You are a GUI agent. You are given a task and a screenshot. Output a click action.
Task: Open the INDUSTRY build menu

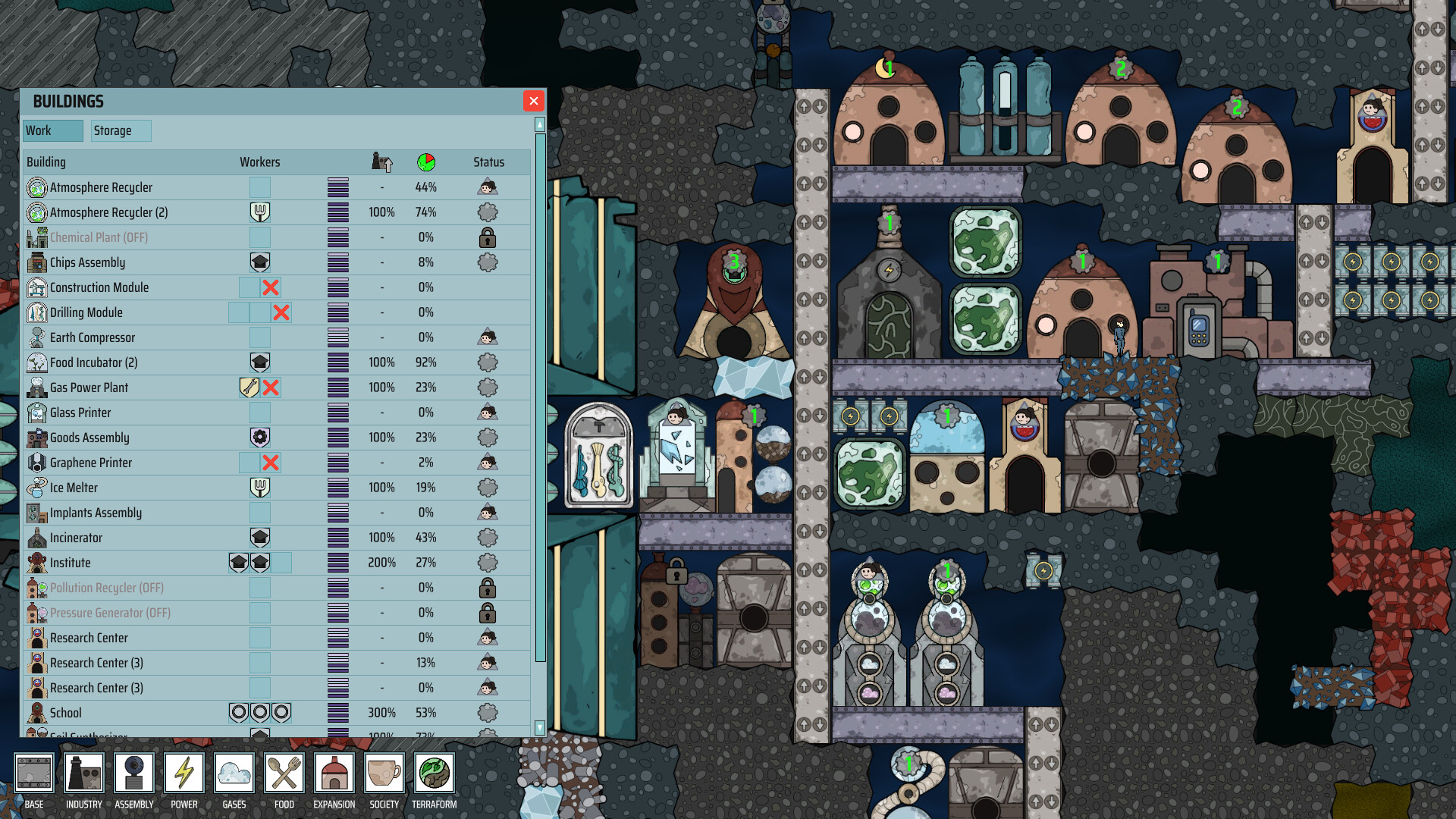(83, 773)
